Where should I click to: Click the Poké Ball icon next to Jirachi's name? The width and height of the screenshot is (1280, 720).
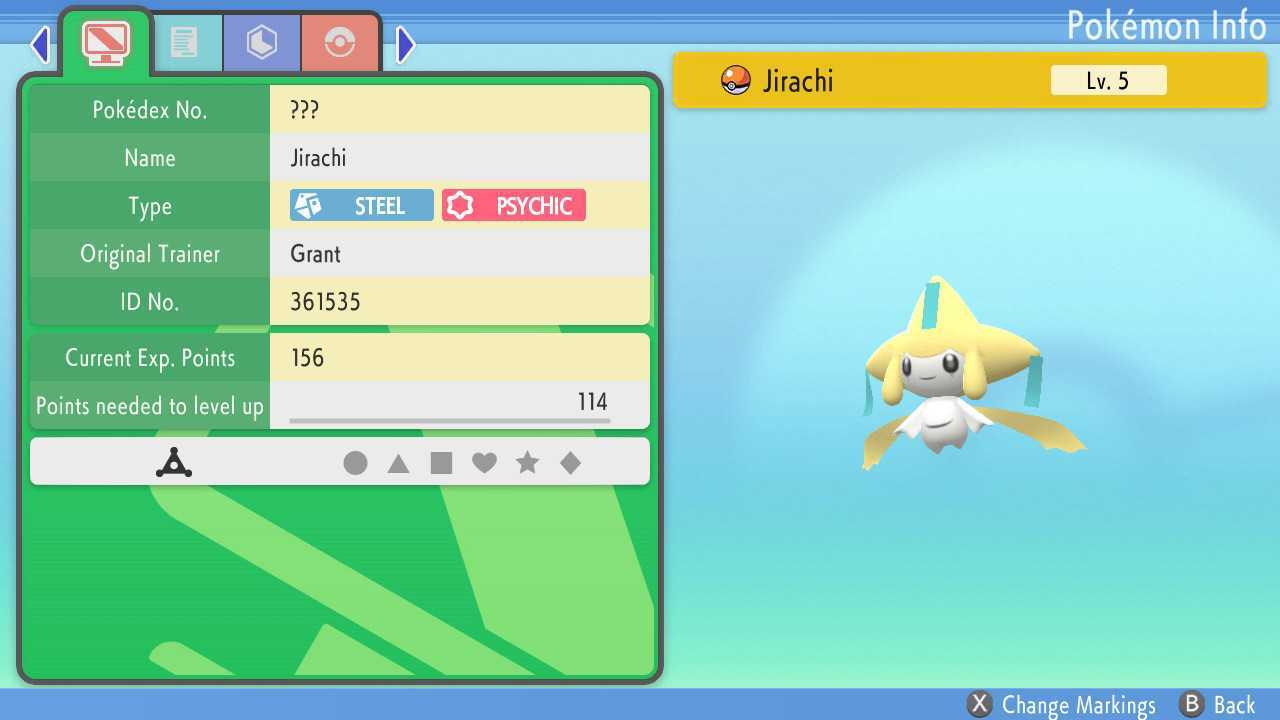[x=735, y=81]
